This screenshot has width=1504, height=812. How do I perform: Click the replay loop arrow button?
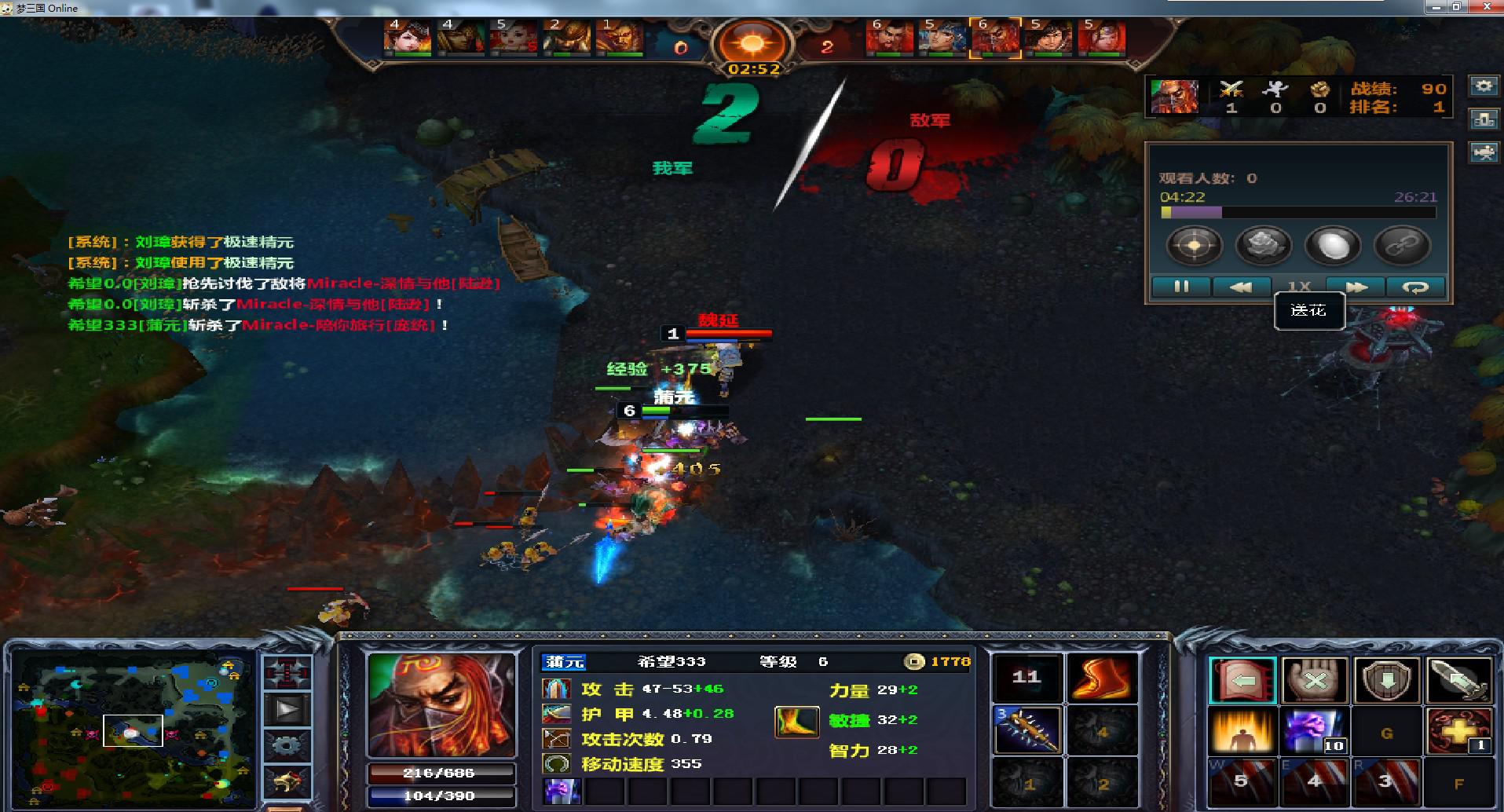1415,287
